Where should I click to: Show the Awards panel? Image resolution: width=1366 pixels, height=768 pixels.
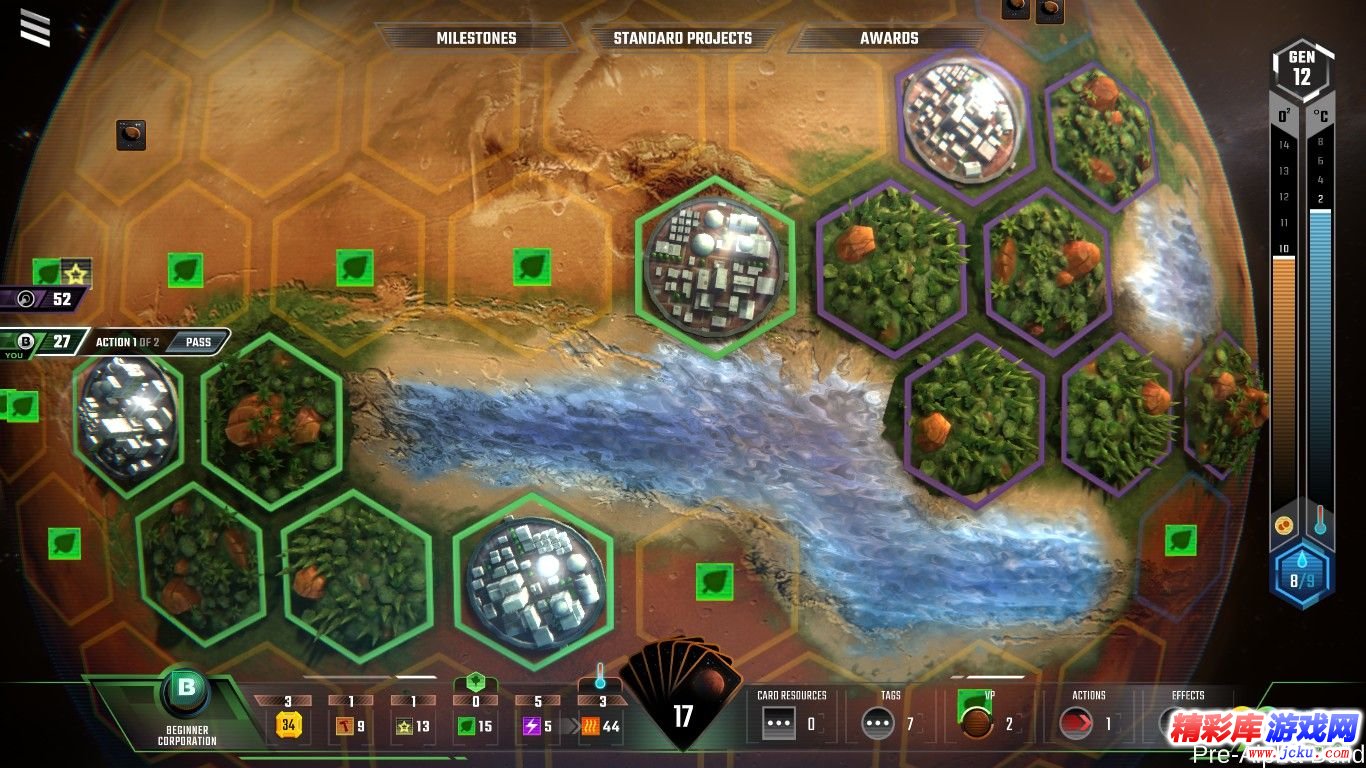tap(888, 38)
